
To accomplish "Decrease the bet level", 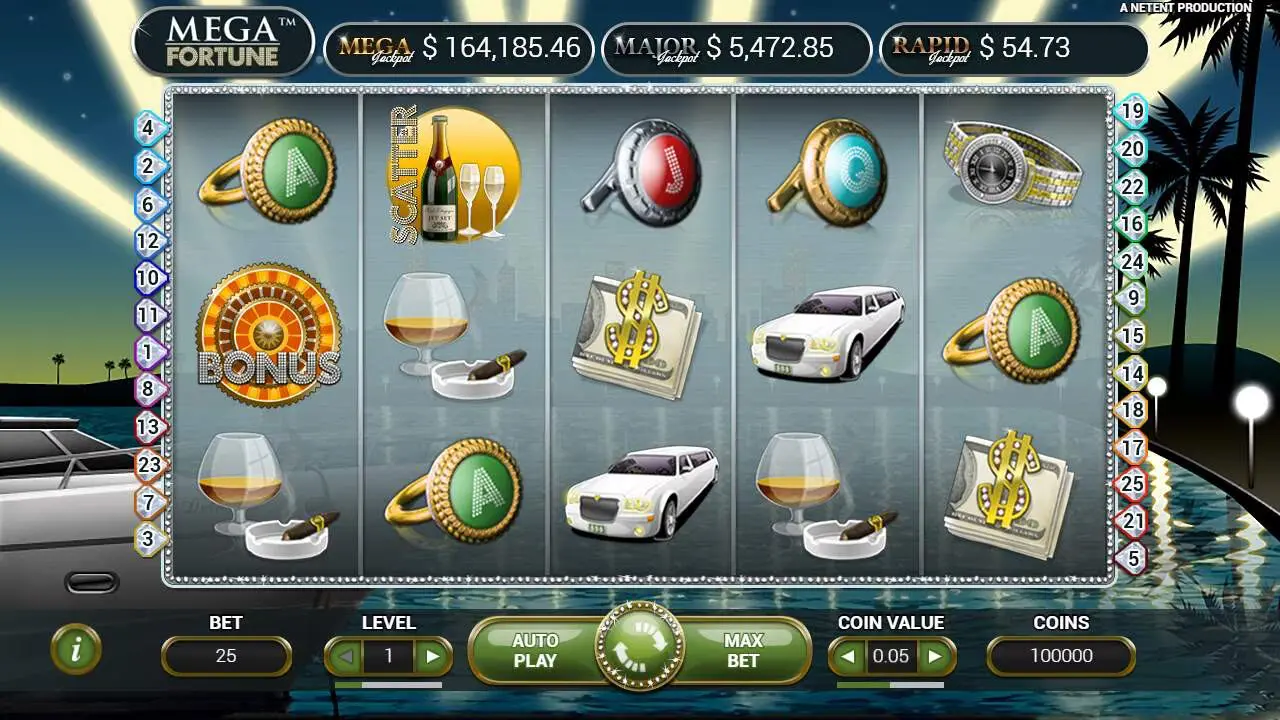I will point(343,656).
